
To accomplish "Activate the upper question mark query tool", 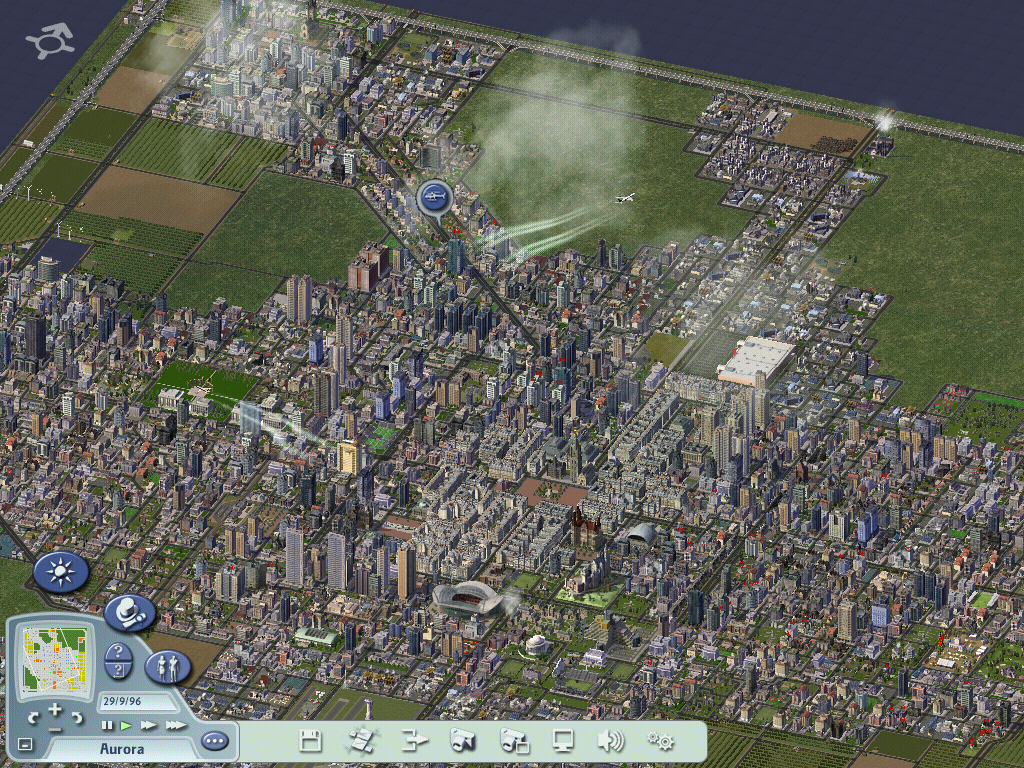I will click(x=118, y=652).
